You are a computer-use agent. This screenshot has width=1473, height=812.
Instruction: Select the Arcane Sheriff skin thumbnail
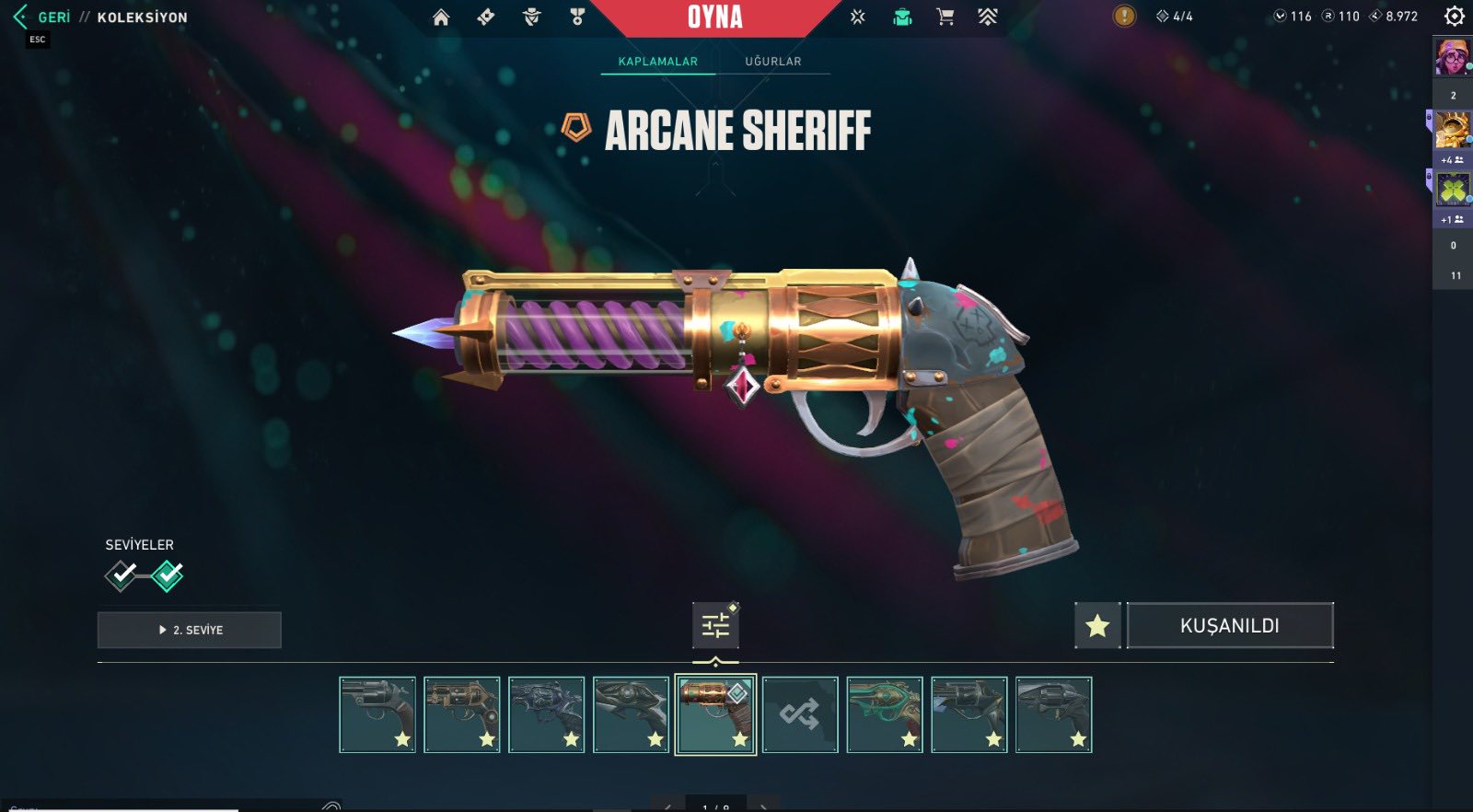pos(715,714)
